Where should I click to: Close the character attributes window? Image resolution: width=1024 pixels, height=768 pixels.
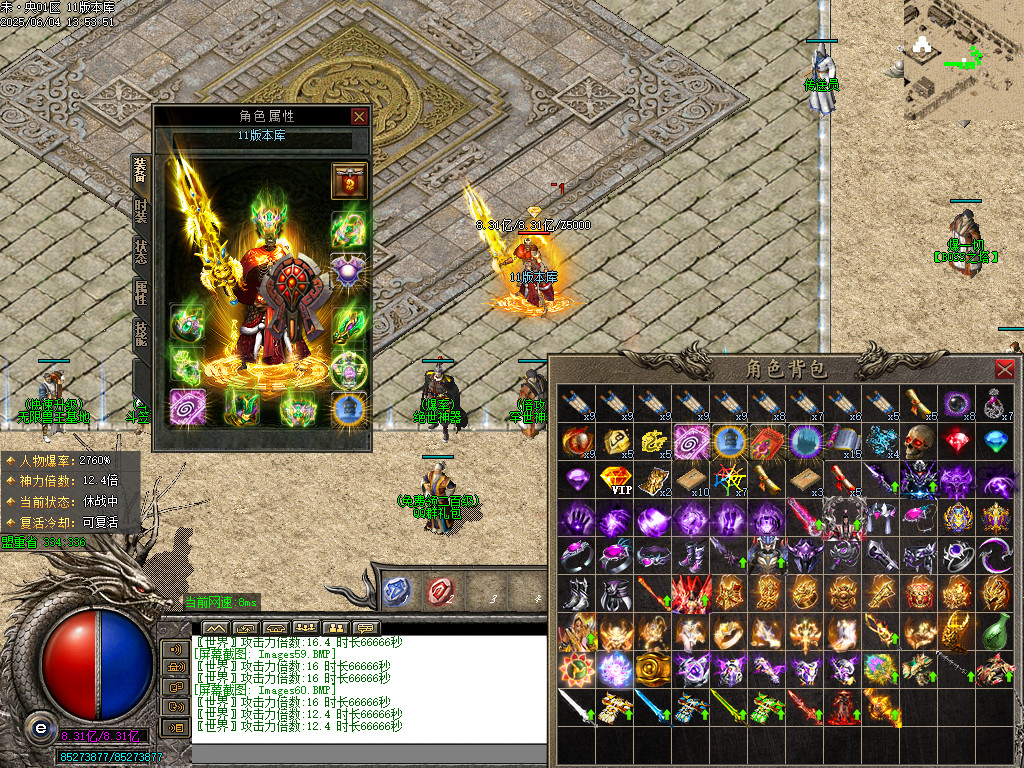click(x=359, y=116)
